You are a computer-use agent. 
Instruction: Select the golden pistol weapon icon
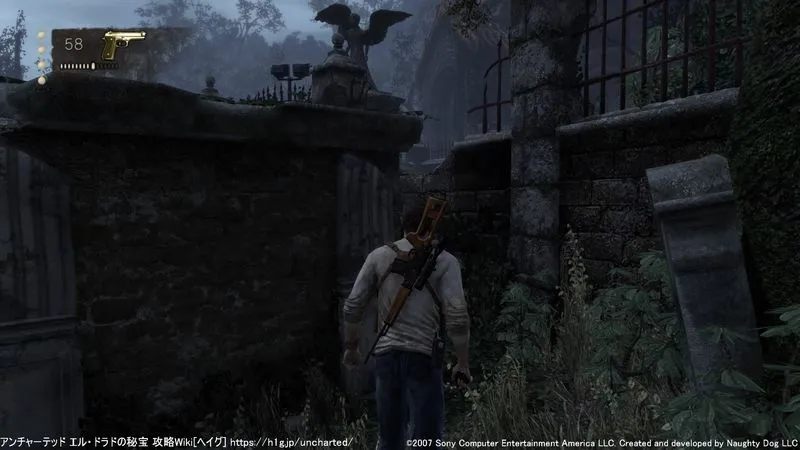(x=122, y=45)
